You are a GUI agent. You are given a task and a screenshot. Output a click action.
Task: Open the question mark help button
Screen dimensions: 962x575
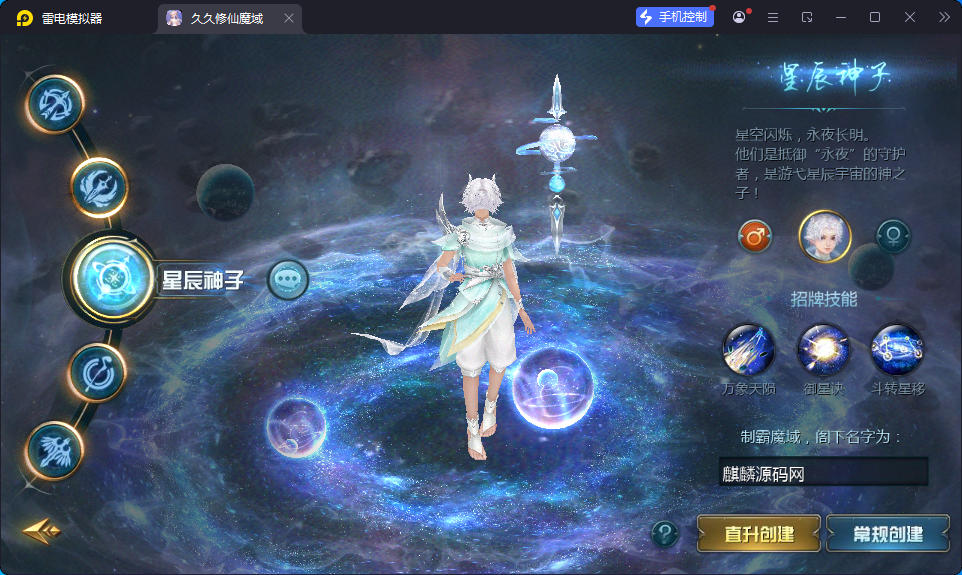pos(665,534)
